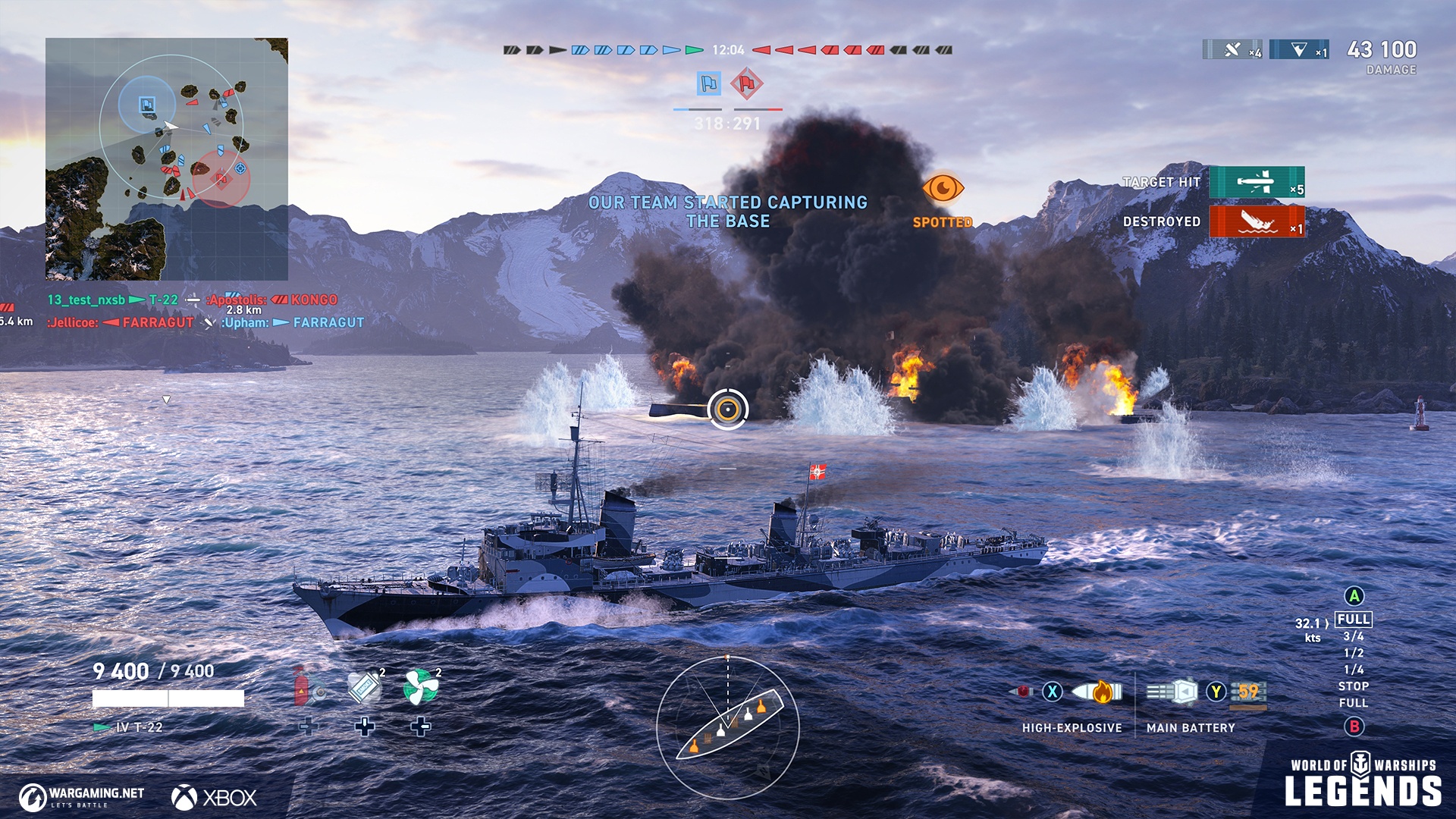Set throttle to 3/4 speed

point(1354,636)
